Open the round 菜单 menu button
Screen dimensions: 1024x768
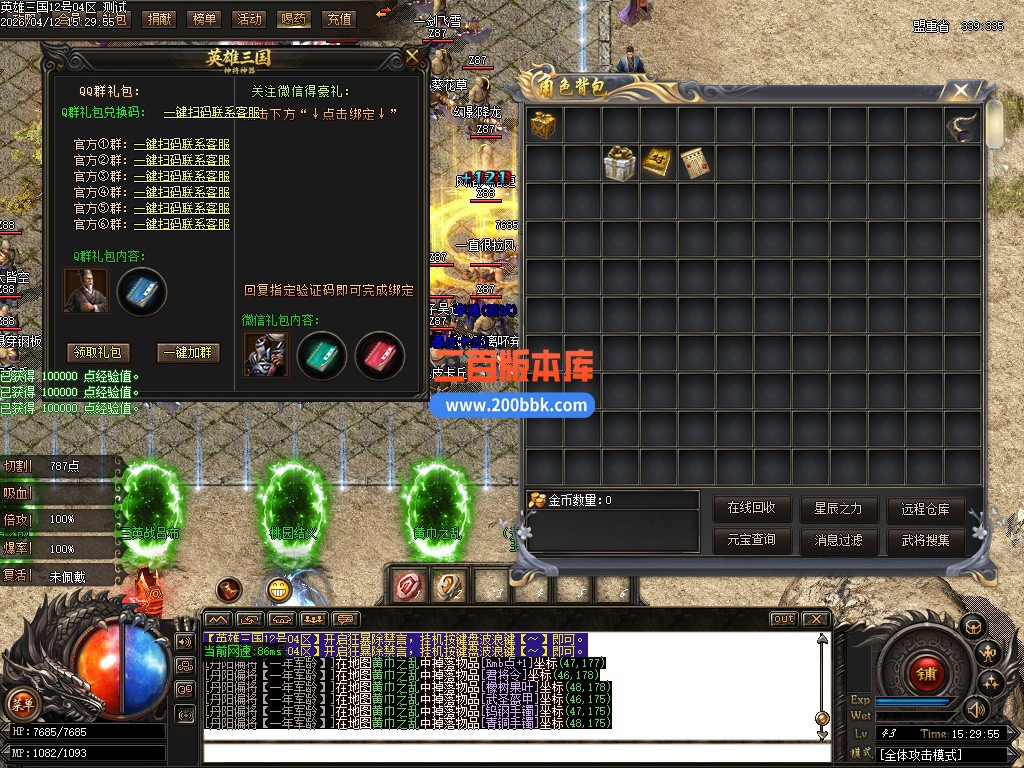pos(21,702)
